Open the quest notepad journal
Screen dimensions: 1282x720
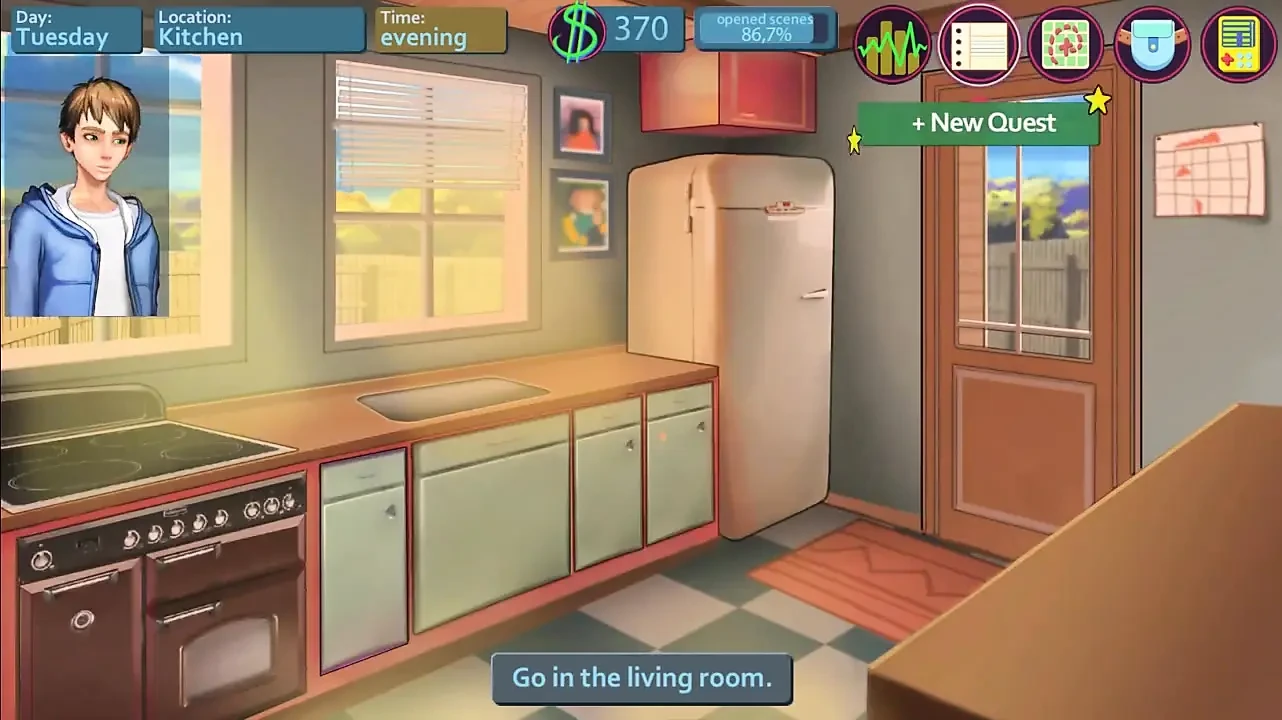click(979, 45)
